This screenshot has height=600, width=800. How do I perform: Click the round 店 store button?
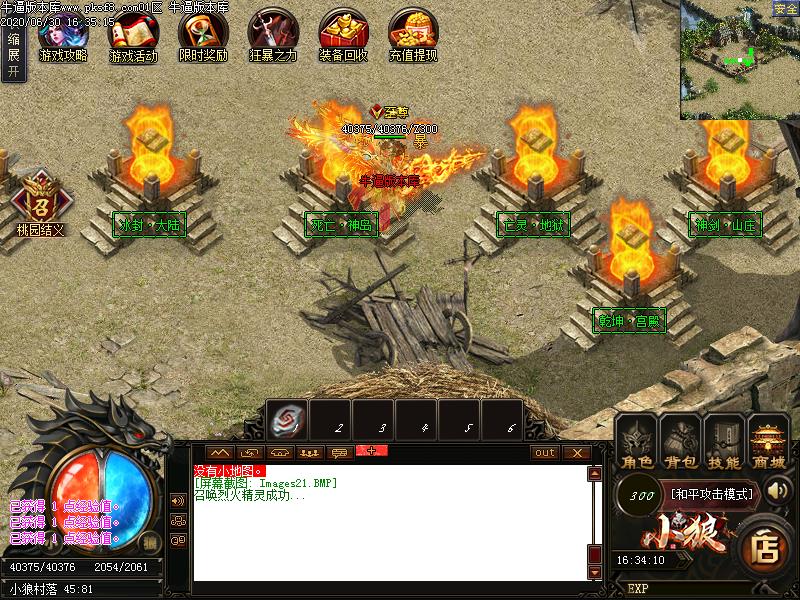[x=766, y=547]
